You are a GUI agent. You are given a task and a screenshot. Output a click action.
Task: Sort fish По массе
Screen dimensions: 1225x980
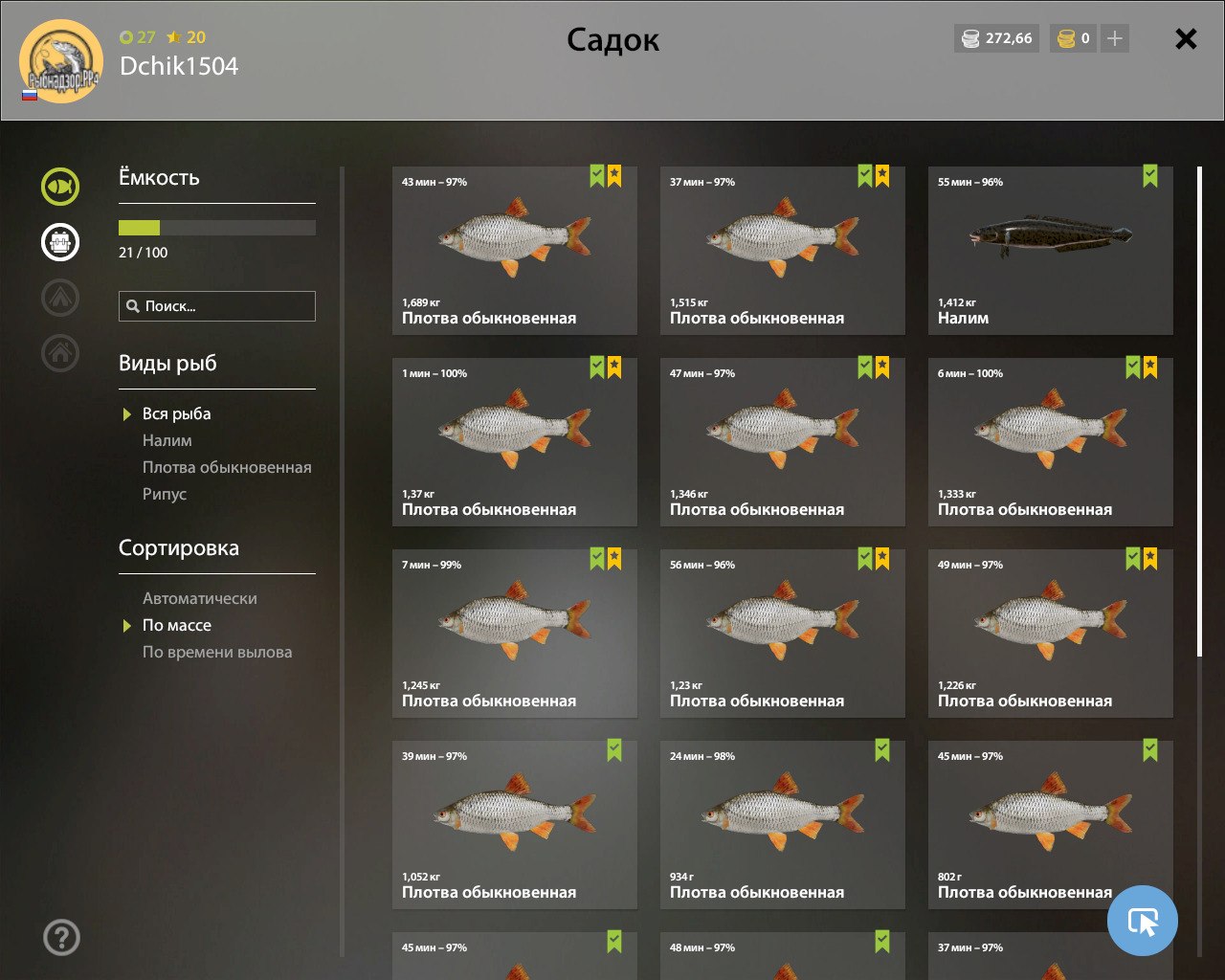pyautogui.click(x=177, y=625)
